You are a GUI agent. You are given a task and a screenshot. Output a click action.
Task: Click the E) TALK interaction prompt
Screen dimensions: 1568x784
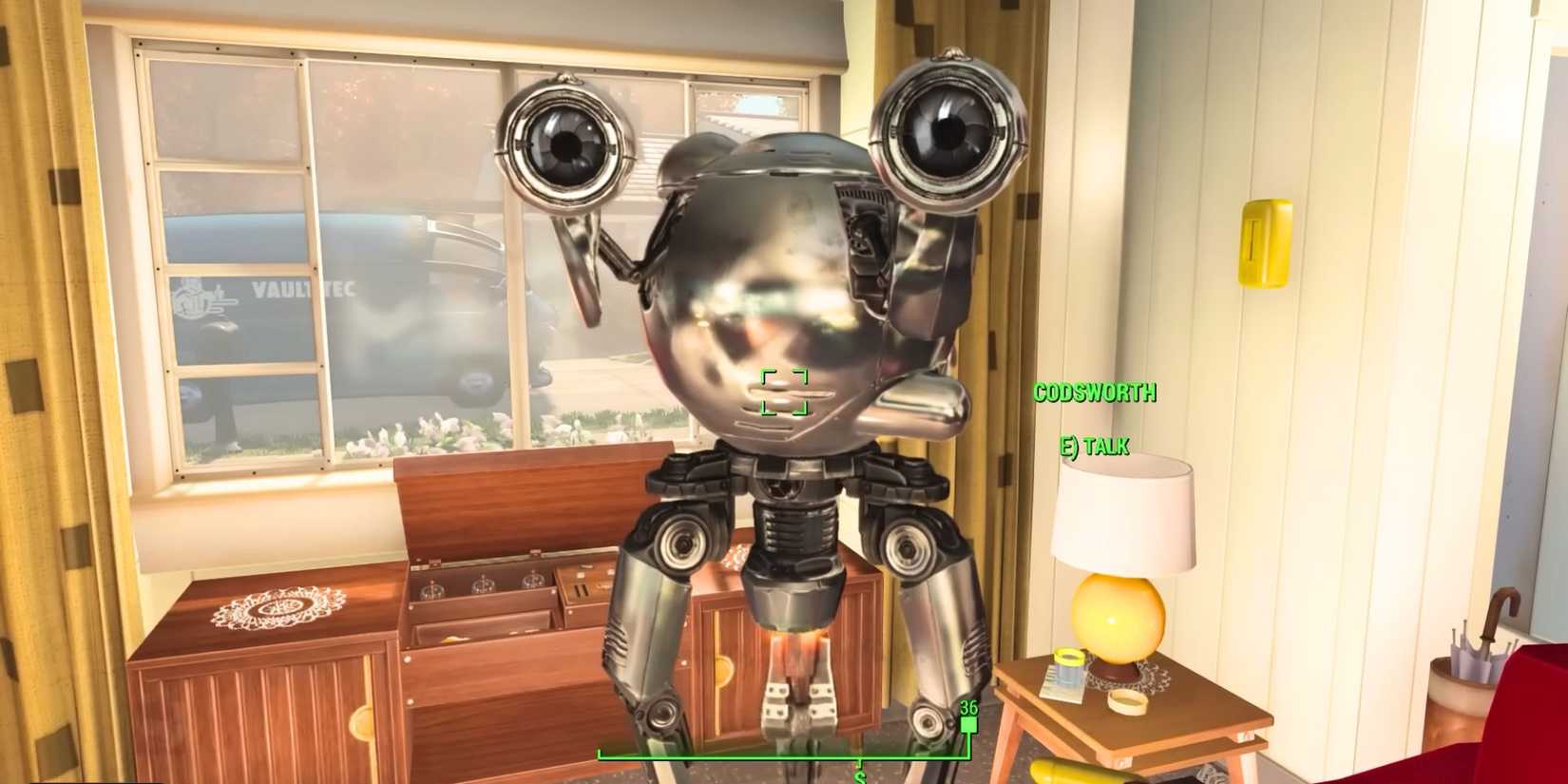[1094, 444]
